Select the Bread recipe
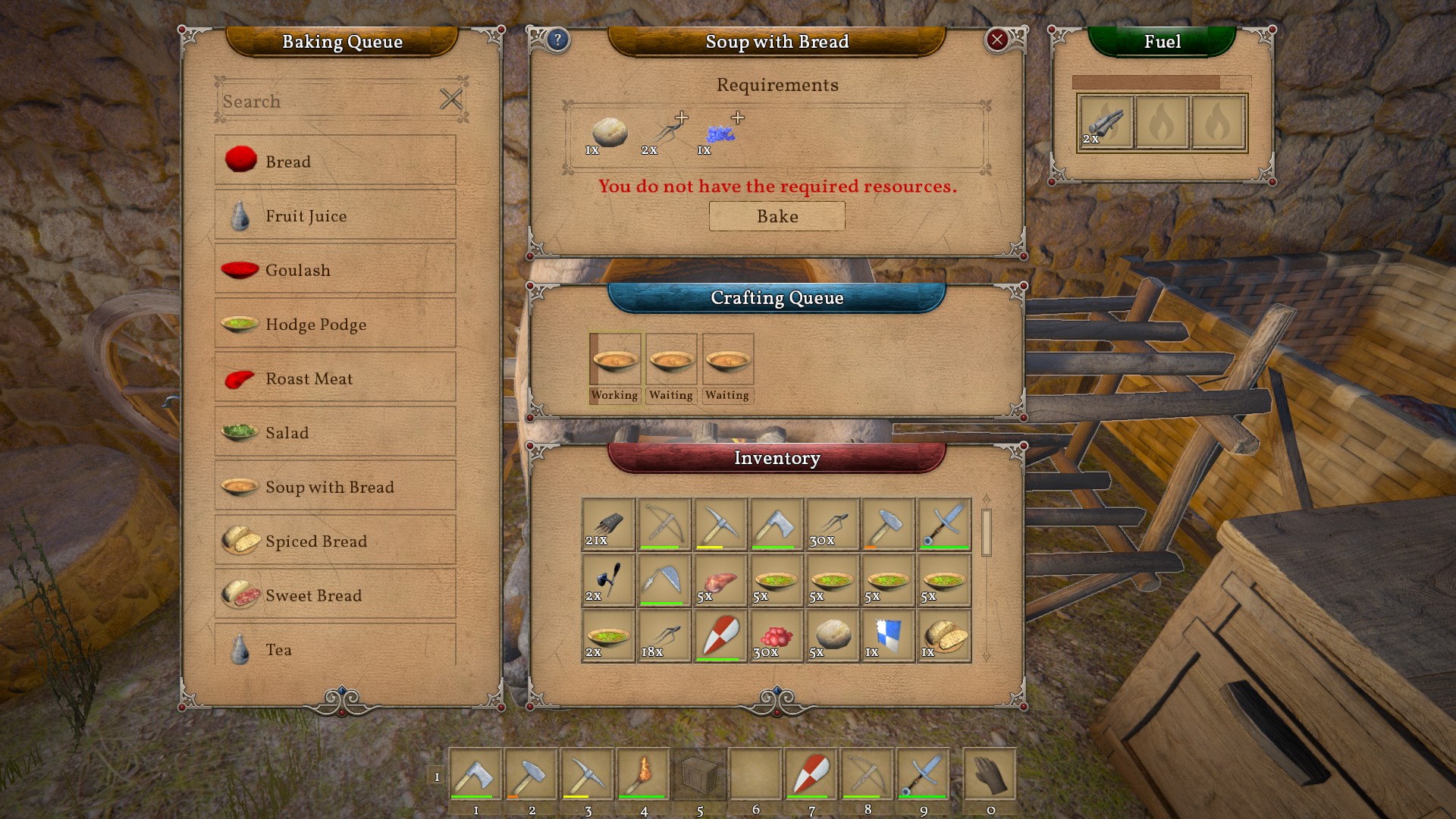 (x=334, y=161)
